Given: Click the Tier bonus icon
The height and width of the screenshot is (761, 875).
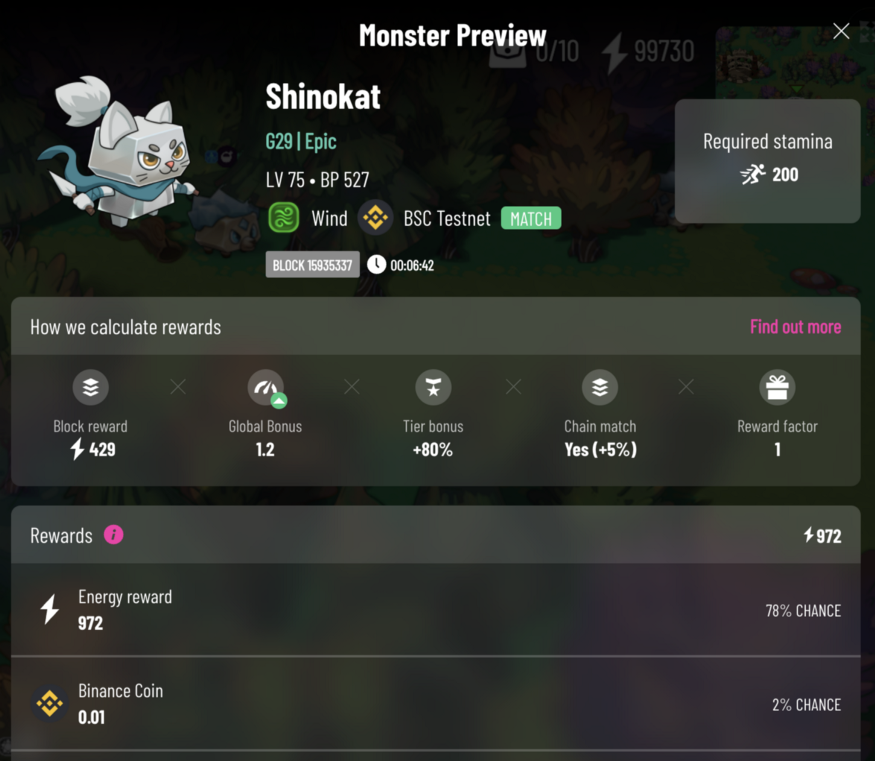Looking at the screenshot, I should point(433,388).
